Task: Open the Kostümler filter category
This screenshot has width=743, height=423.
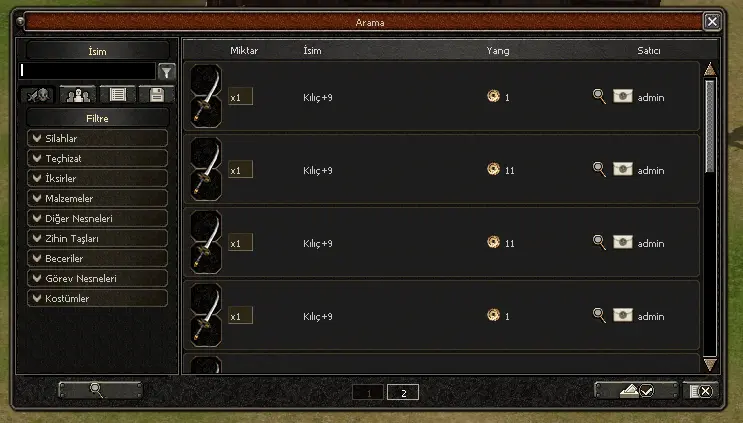Action: point(97,298)
